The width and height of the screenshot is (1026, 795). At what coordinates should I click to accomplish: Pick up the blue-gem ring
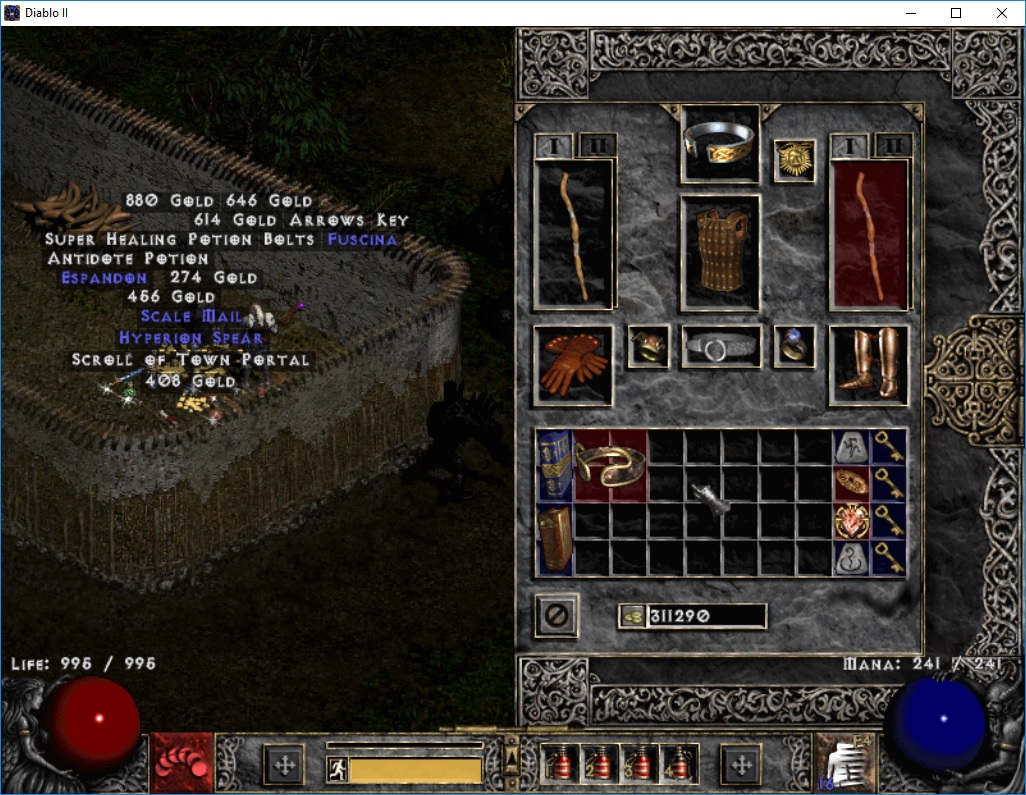tap(795, 346)
